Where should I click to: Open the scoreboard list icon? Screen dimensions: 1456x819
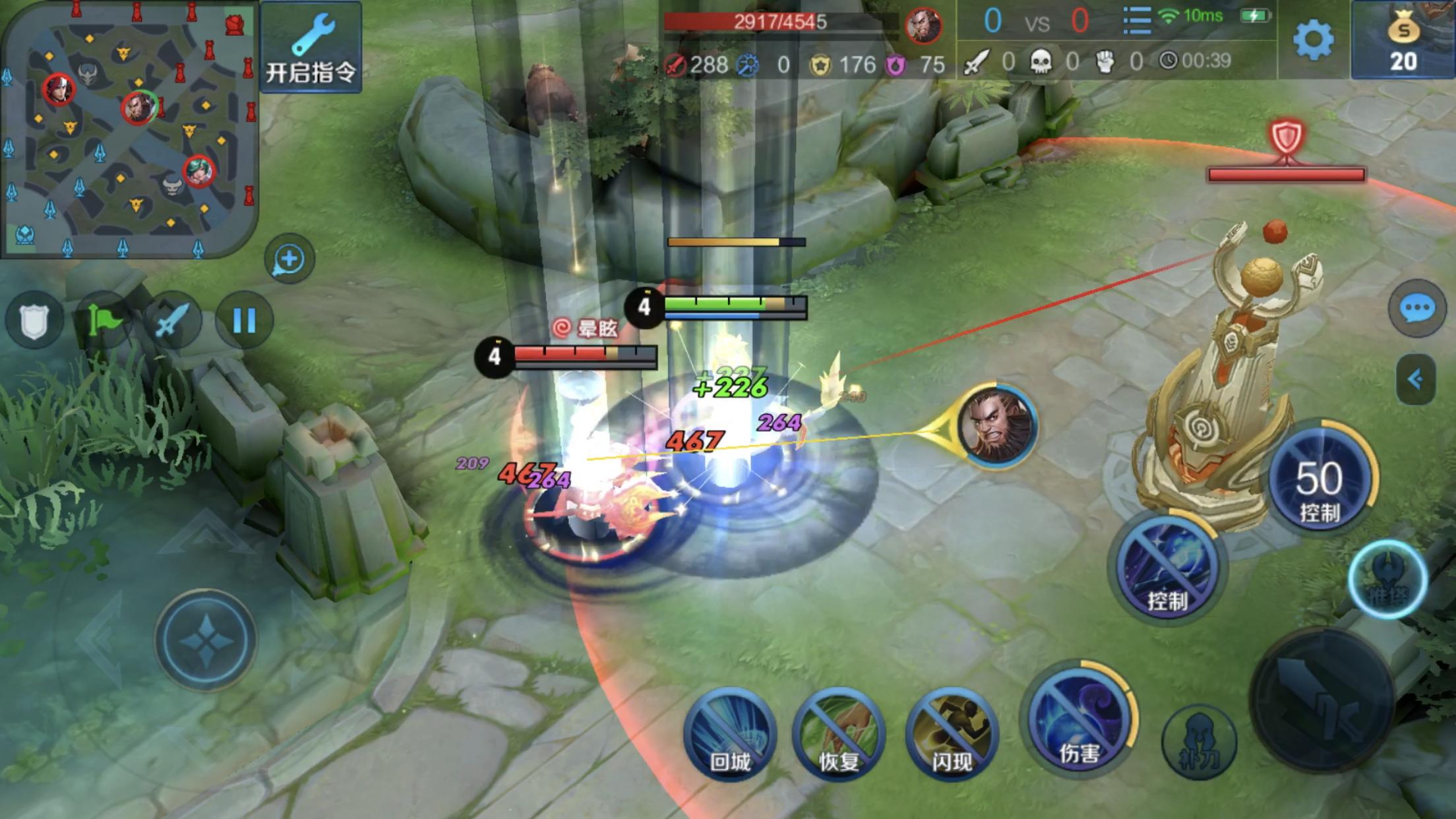(x=1137, y=21)
